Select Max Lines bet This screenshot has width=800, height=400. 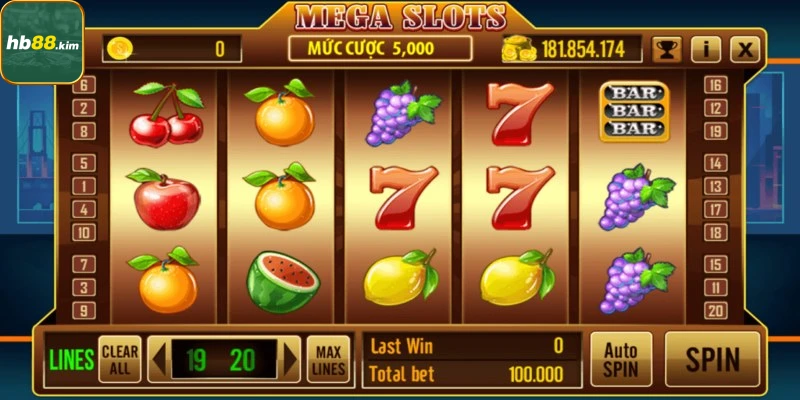[x=327, y=359]
